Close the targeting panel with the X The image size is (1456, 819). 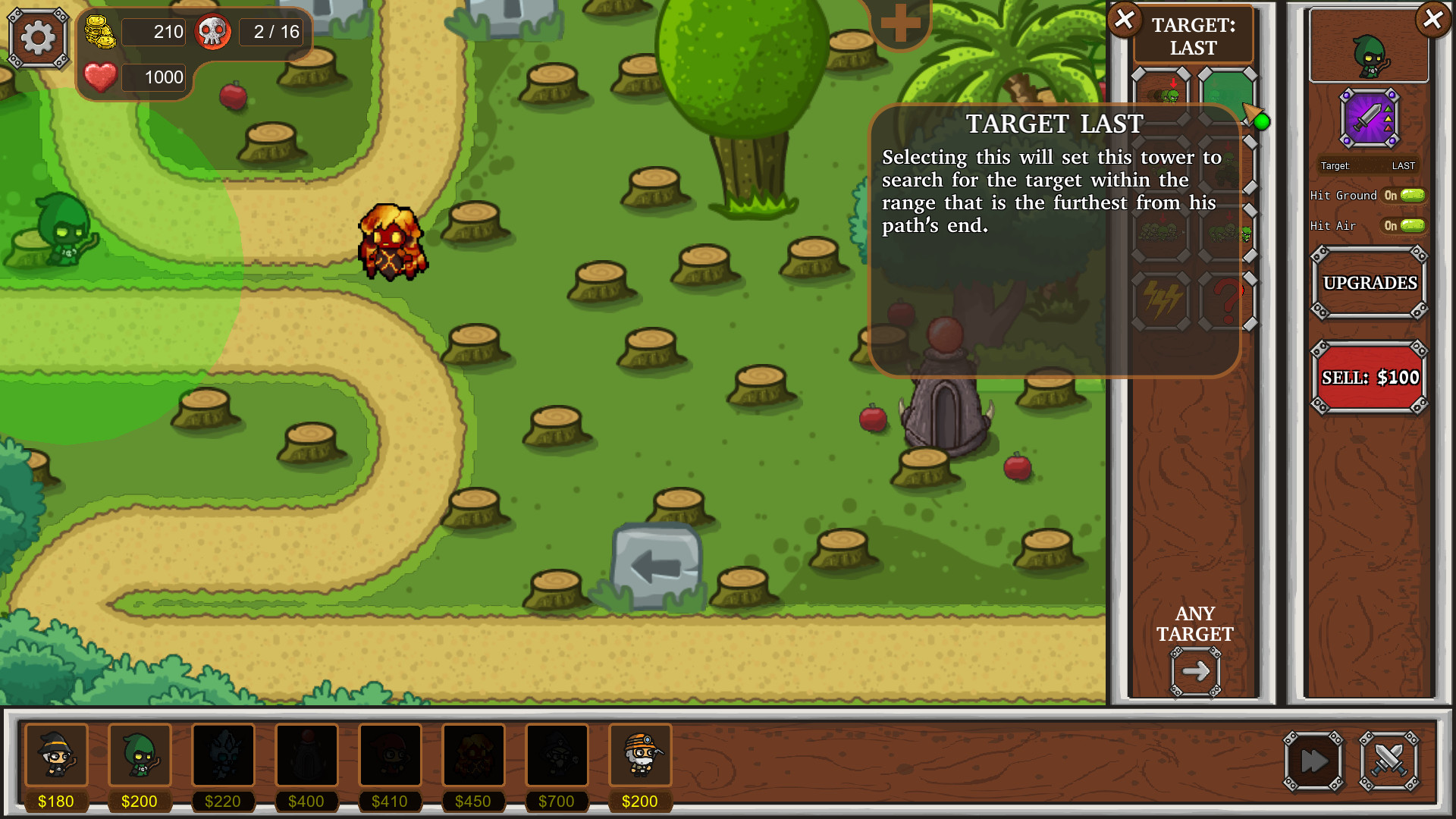(x=1123, y=20)
